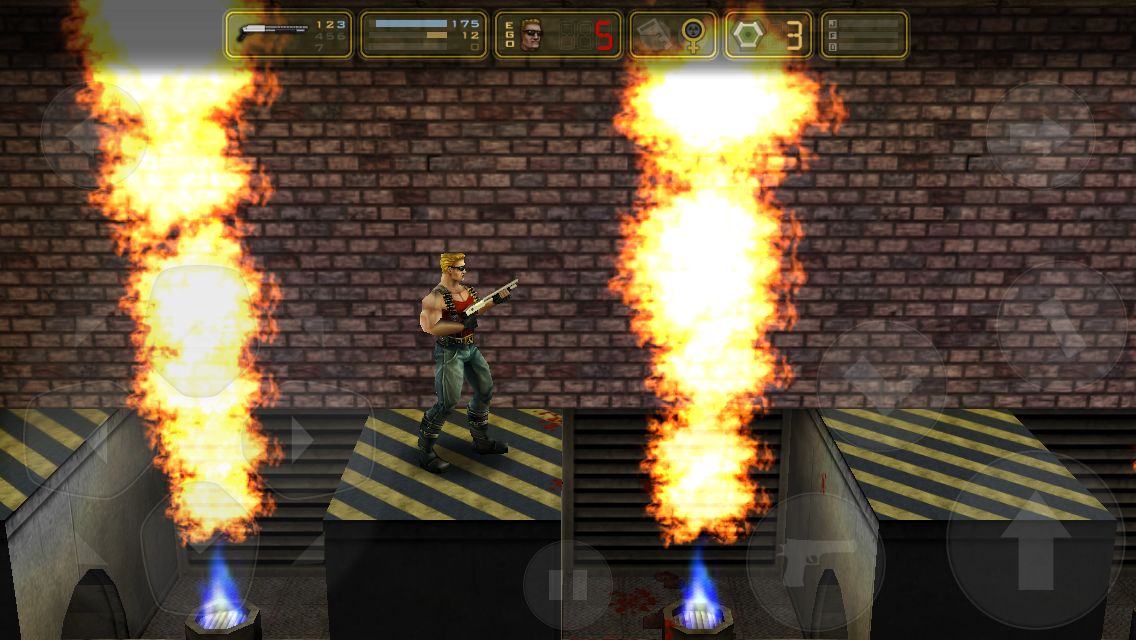This screenshot has width=1136, height=640.
Task: Pause the game with the pause button
Action: click(x=568, y=585)
